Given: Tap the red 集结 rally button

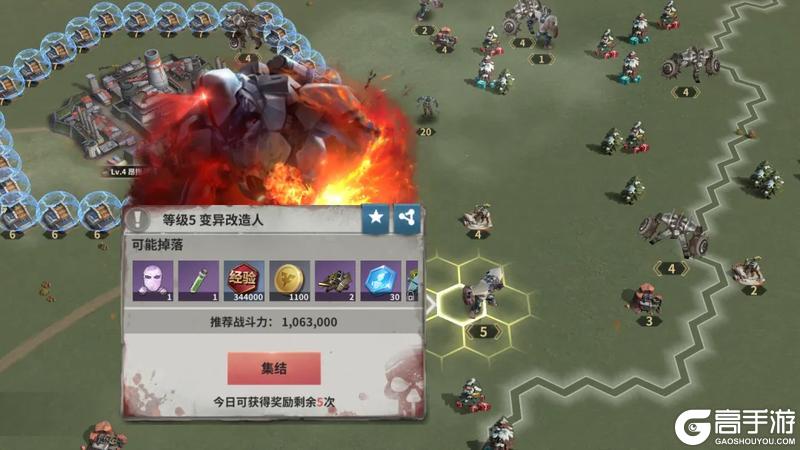Looking at the screenshot, I should click(274, 368).
